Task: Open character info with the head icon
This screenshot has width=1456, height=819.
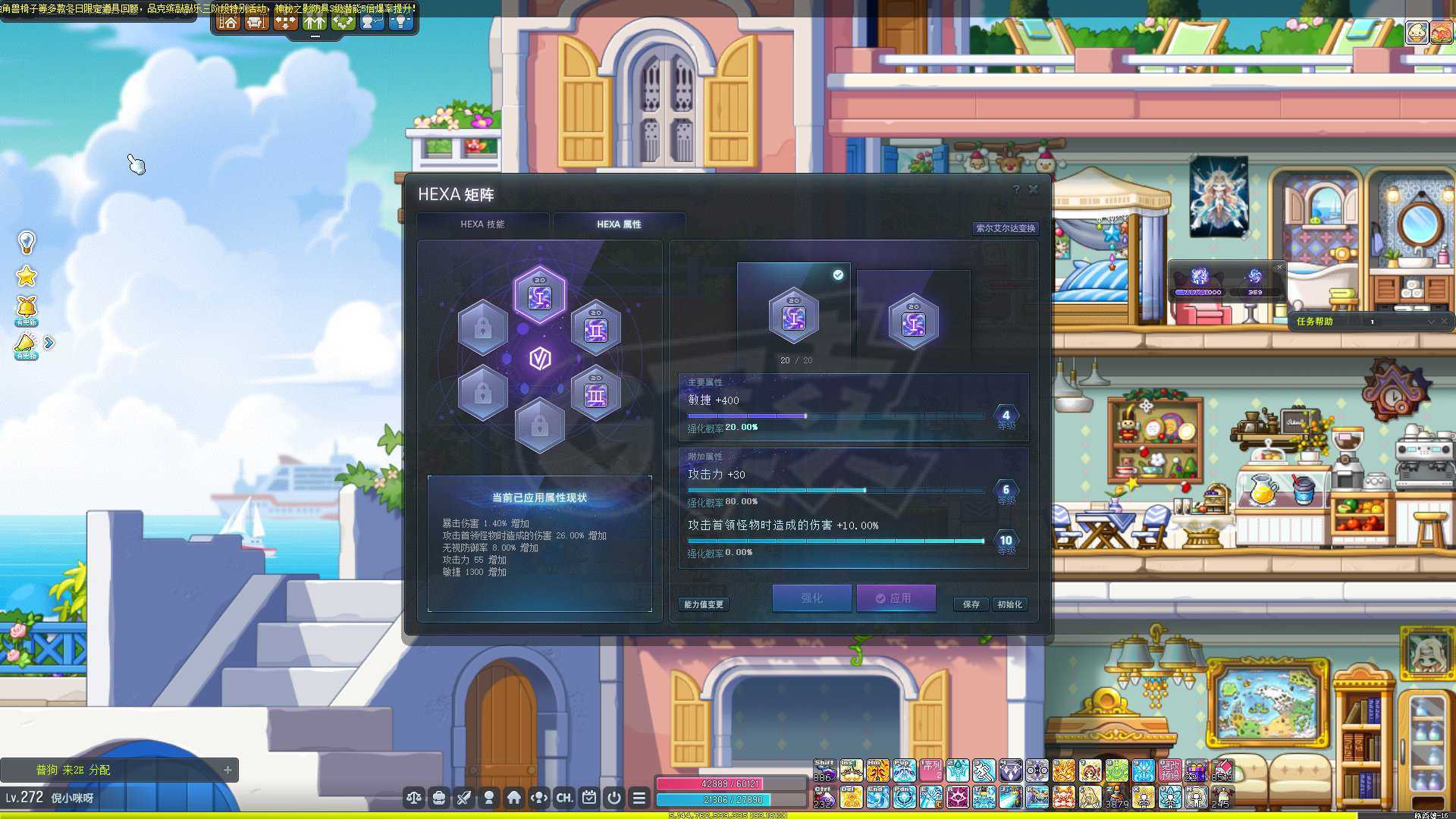Action: 489,798
